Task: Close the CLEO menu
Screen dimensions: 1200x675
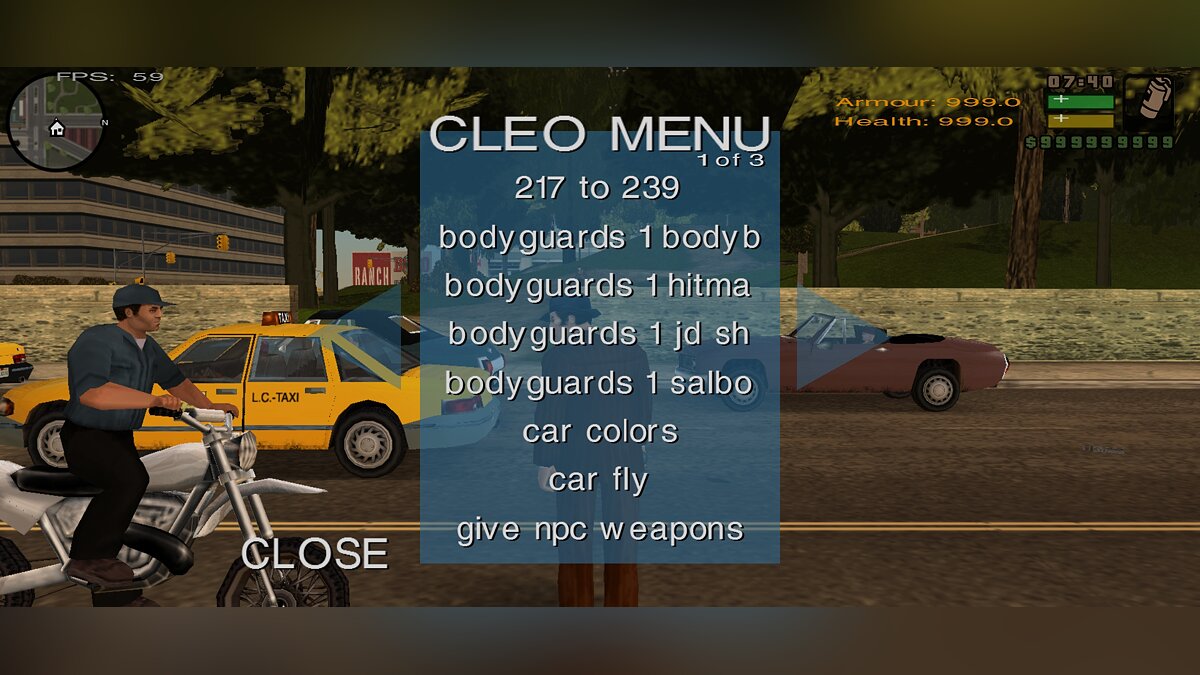Action: tap(314, 554)
